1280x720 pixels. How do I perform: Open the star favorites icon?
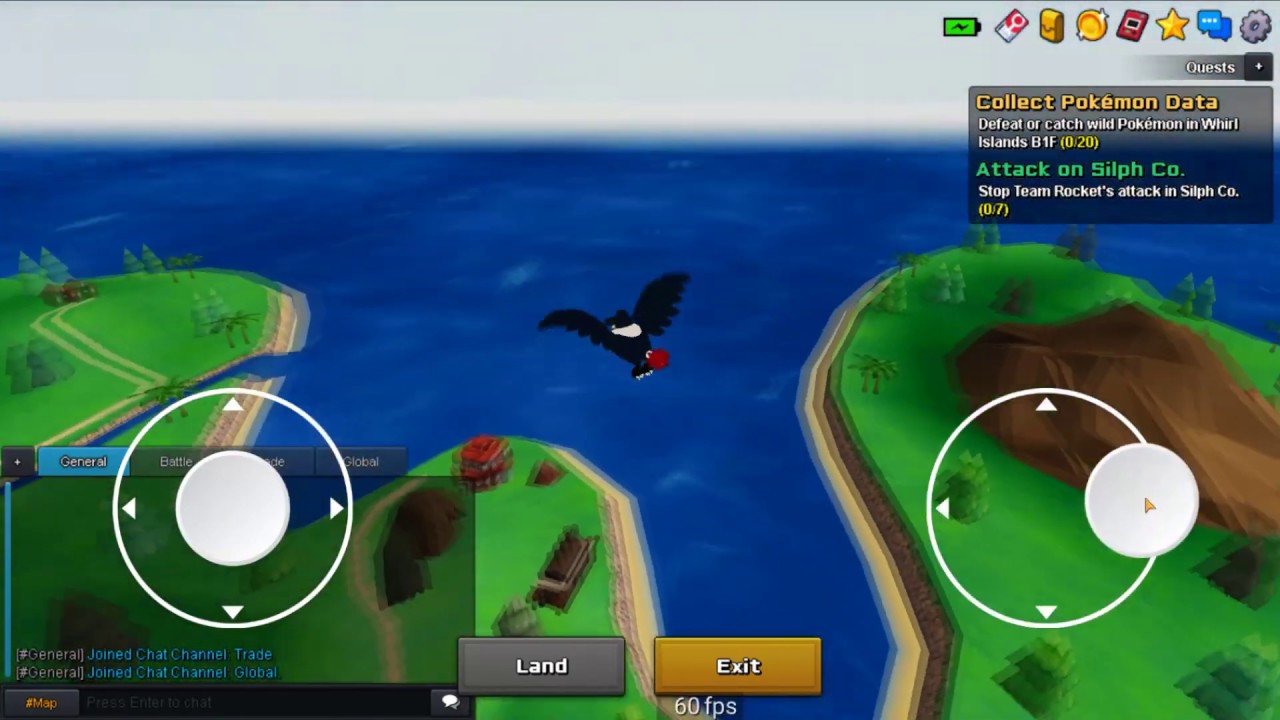tap(1172, 27)
